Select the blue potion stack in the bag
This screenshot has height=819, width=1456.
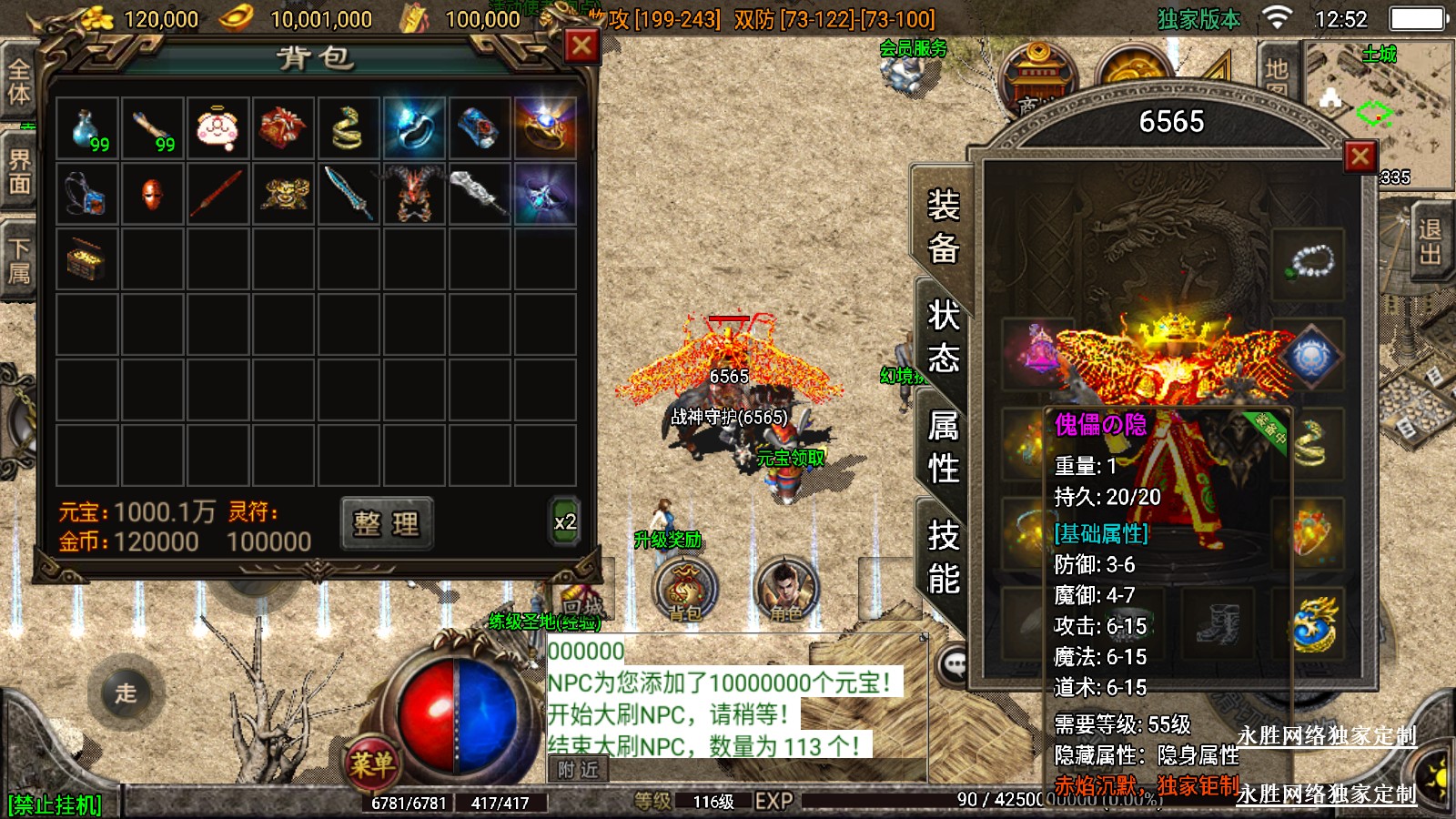pyautogui.click(x=87, y=128)
